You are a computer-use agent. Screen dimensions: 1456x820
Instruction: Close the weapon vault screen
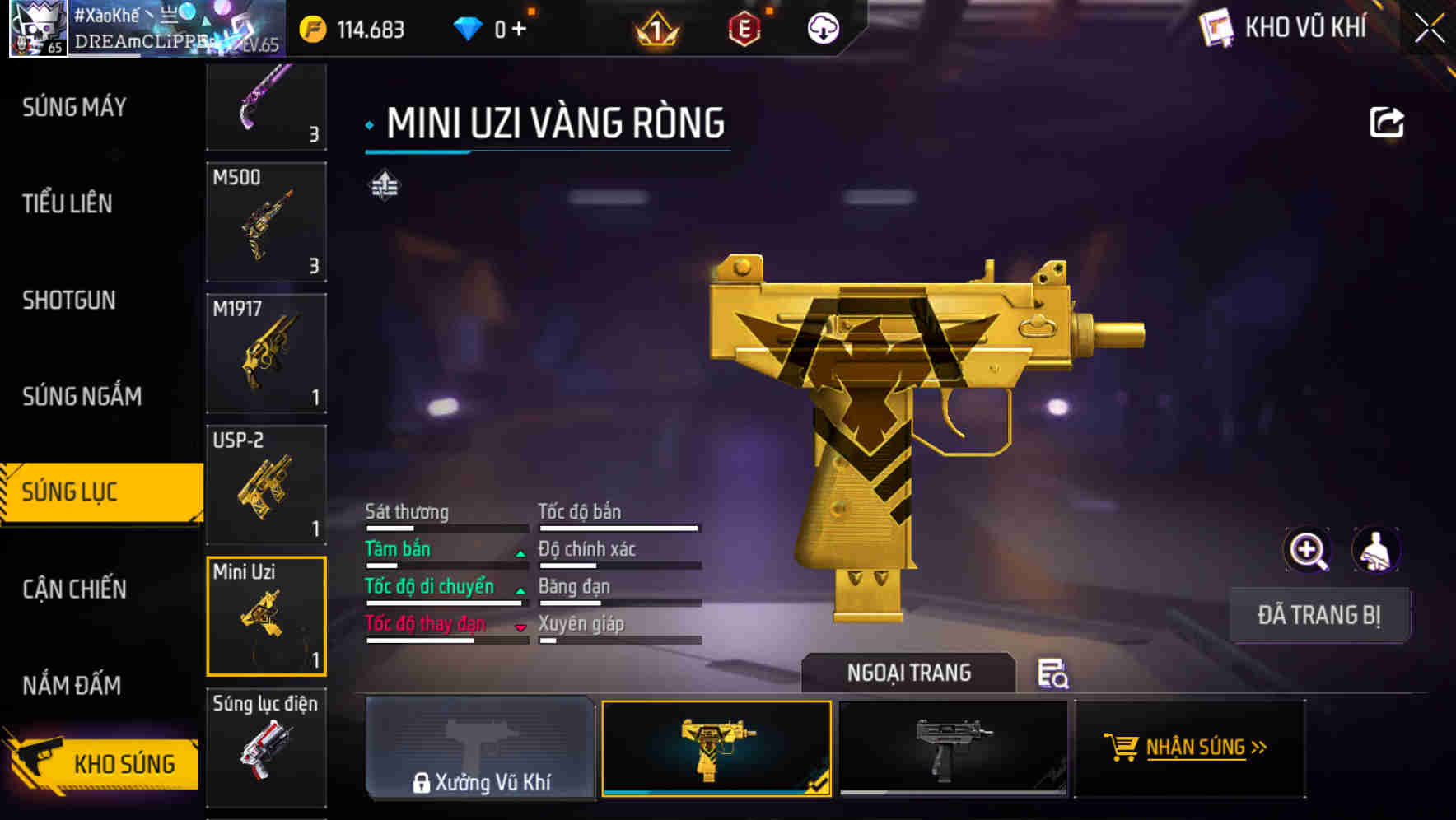(1429, 29)
